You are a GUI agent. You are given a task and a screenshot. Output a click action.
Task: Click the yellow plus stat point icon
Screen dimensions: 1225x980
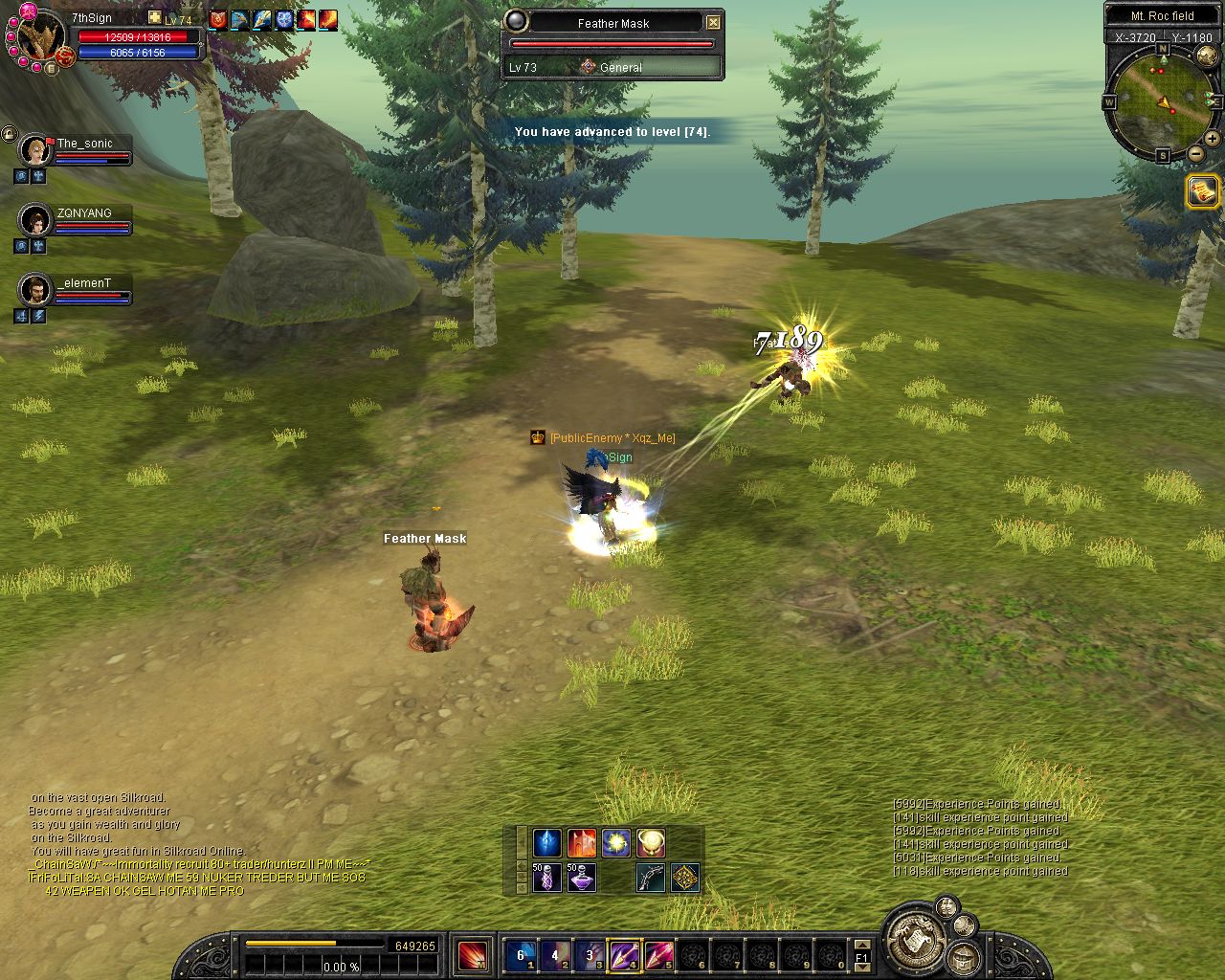(x=155, y=18)
